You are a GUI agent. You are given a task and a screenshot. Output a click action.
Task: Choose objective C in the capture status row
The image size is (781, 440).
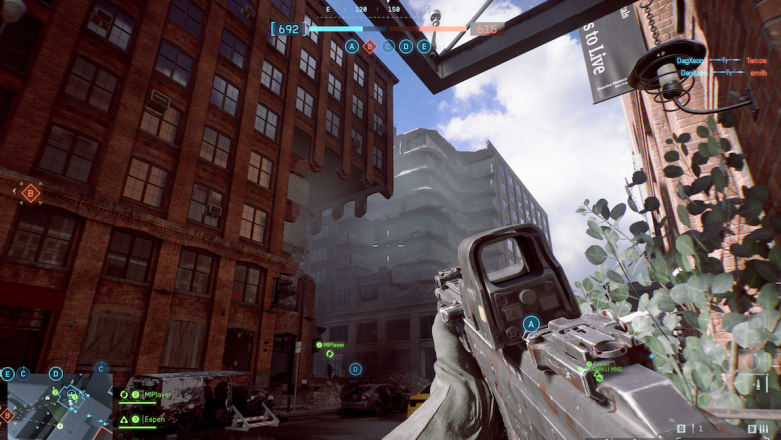(388, 46)
